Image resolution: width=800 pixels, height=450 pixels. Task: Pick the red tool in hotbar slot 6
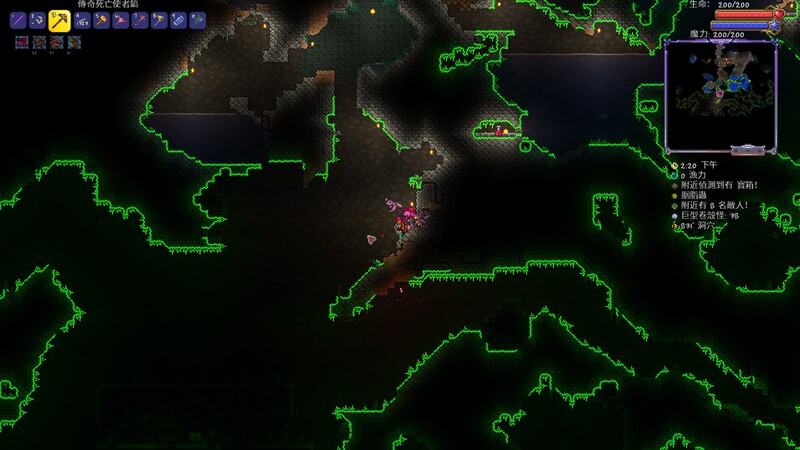tap(120, 19)
